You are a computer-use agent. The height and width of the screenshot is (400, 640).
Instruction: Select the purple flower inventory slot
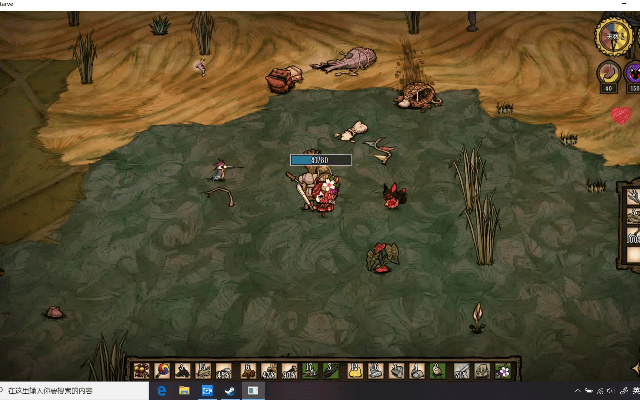pos(503,371)
